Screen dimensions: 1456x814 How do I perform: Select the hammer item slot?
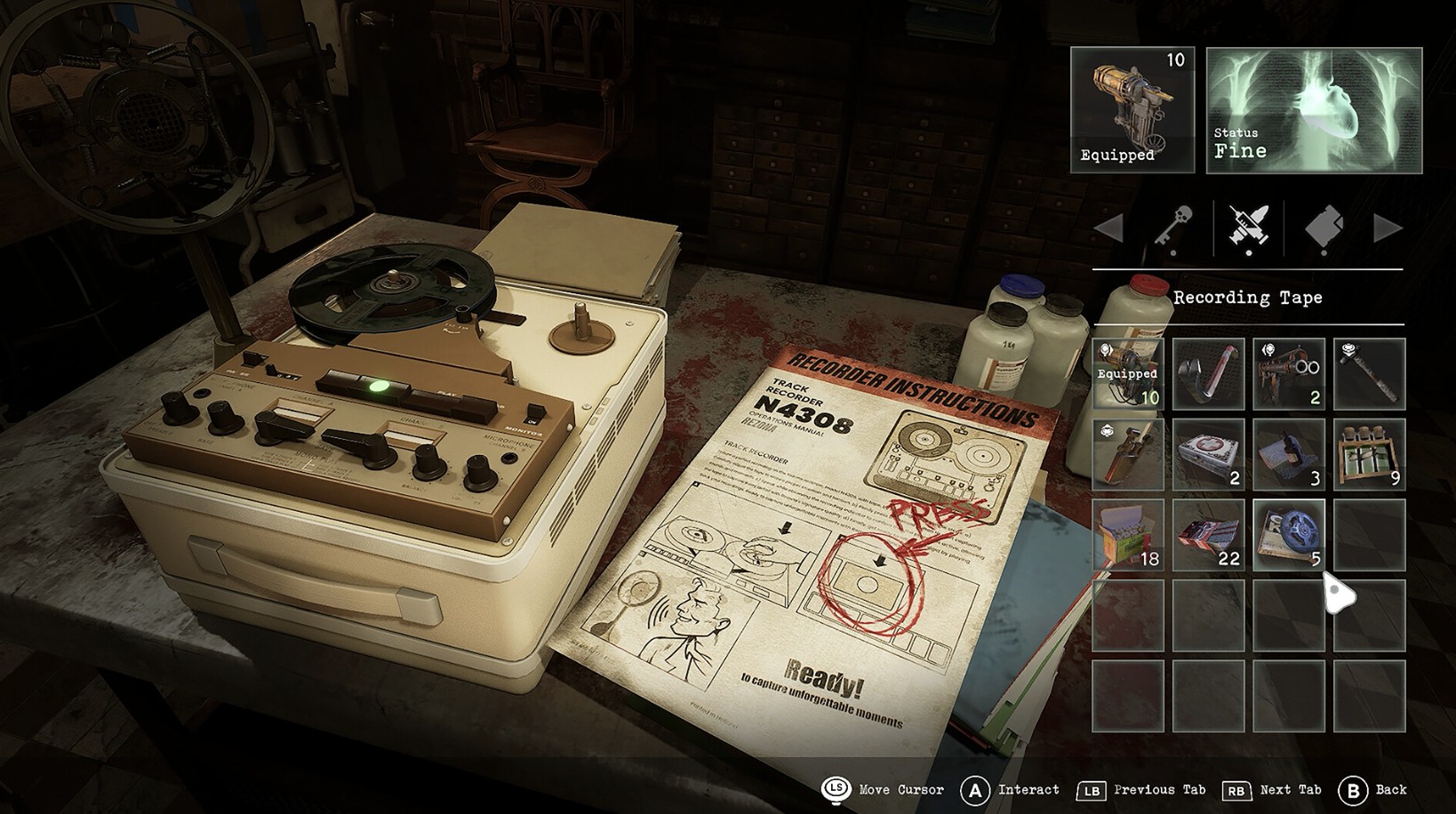[1369, 373]
